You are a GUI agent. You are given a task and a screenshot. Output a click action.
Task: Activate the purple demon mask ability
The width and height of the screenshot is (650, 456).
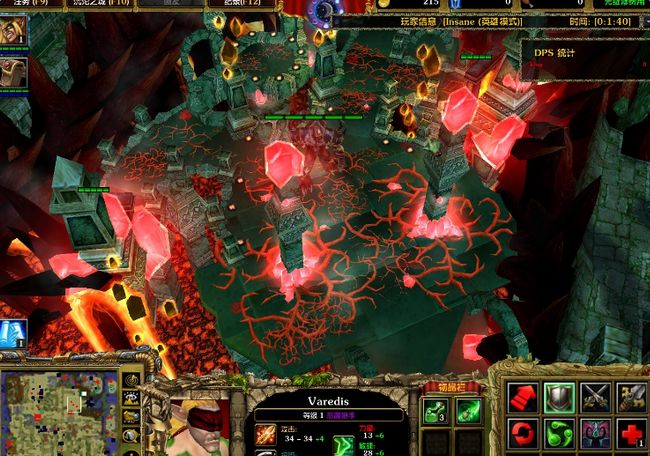(596, 434)
